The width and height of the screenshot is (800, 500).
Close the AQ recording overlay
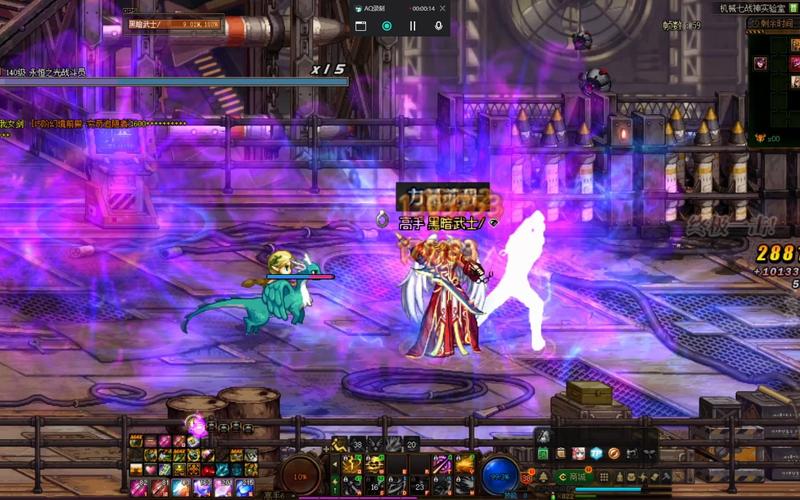pos(442,7)
